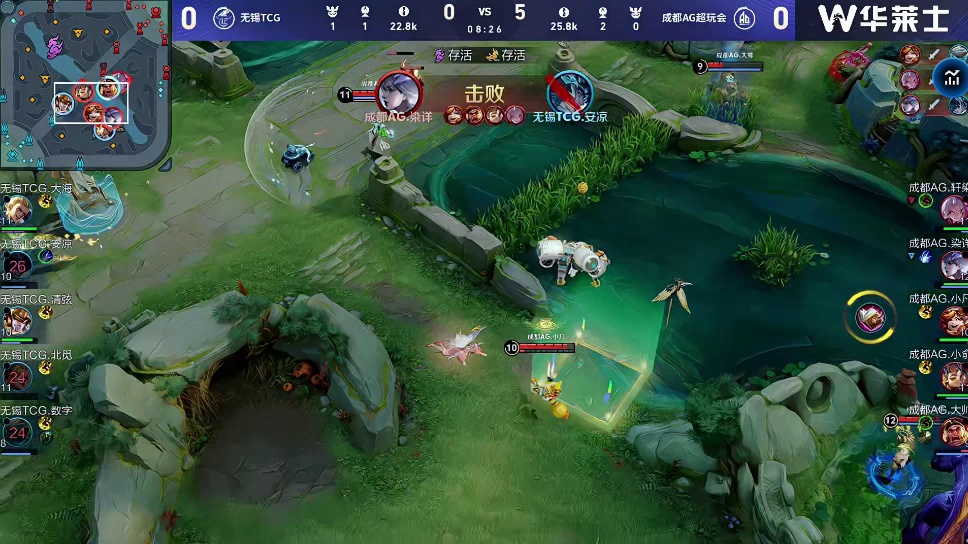Open the stats chart panel button
The image size is (968, 544).
pyautogui.click(x=948, y=78)
